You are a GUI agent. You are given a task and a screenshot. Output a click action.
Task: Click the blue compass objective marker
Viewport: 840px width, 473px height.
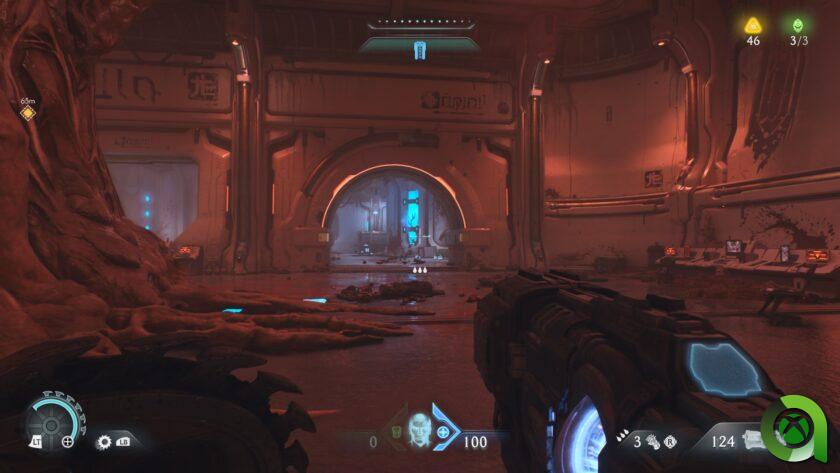(x=420, y=49)
